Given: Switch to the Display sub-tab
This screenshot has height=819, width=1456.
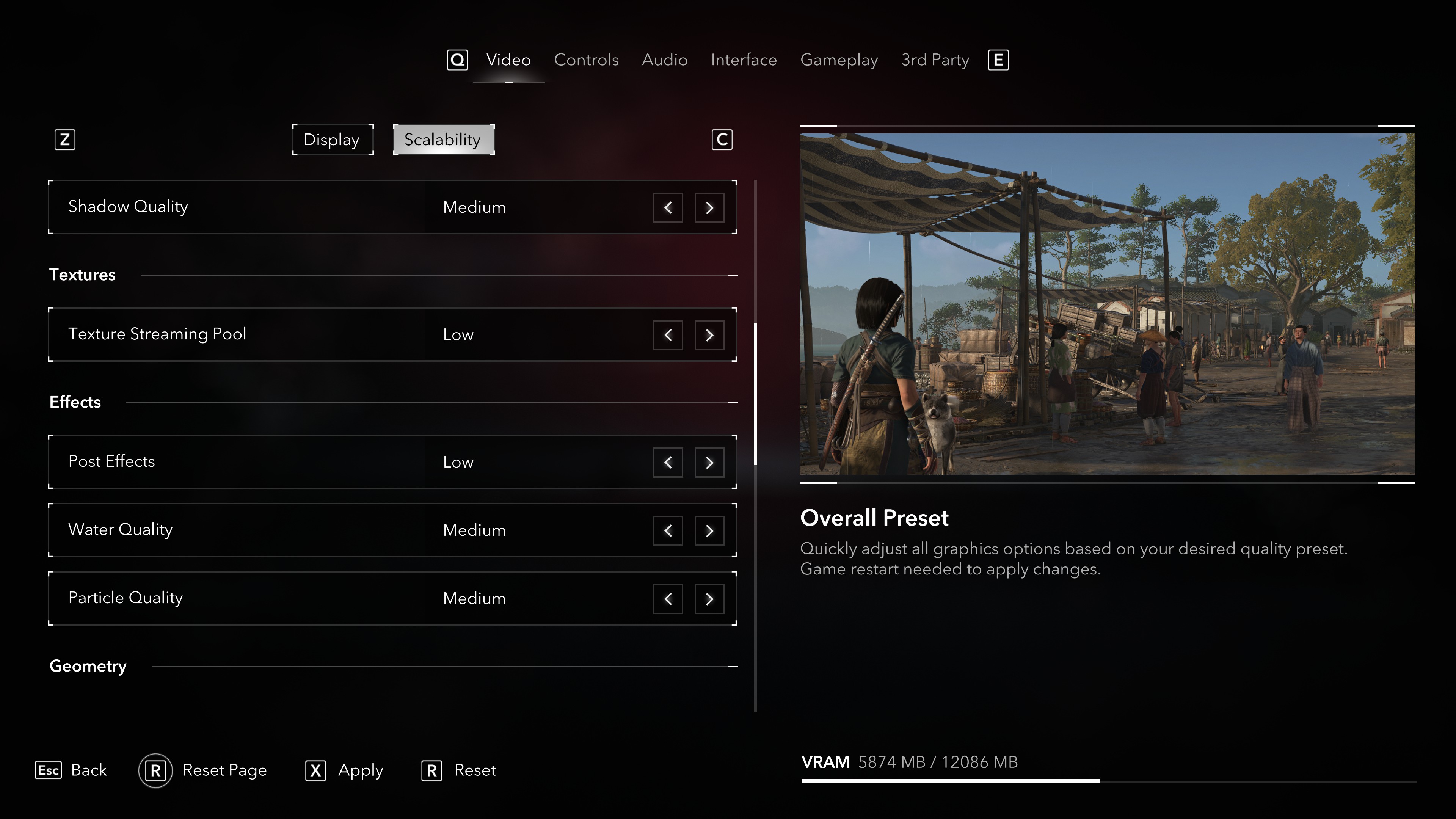Looking at the screenshot, I should 332,140.
